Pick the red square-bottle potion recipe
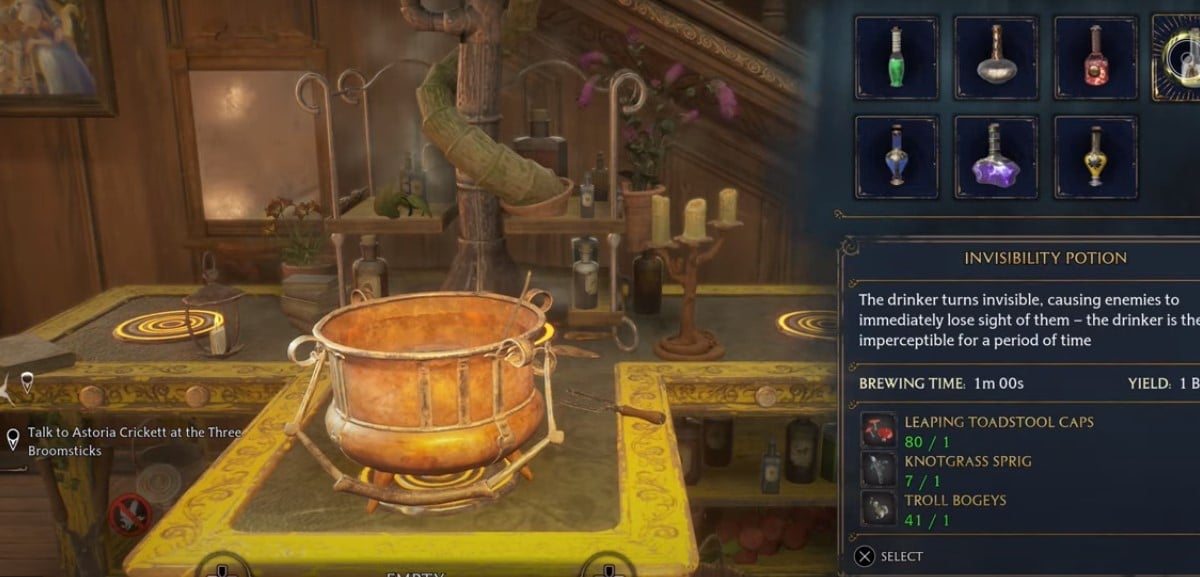The width and height of the screenshot is (1200, 577). [x=1095, y=57]
